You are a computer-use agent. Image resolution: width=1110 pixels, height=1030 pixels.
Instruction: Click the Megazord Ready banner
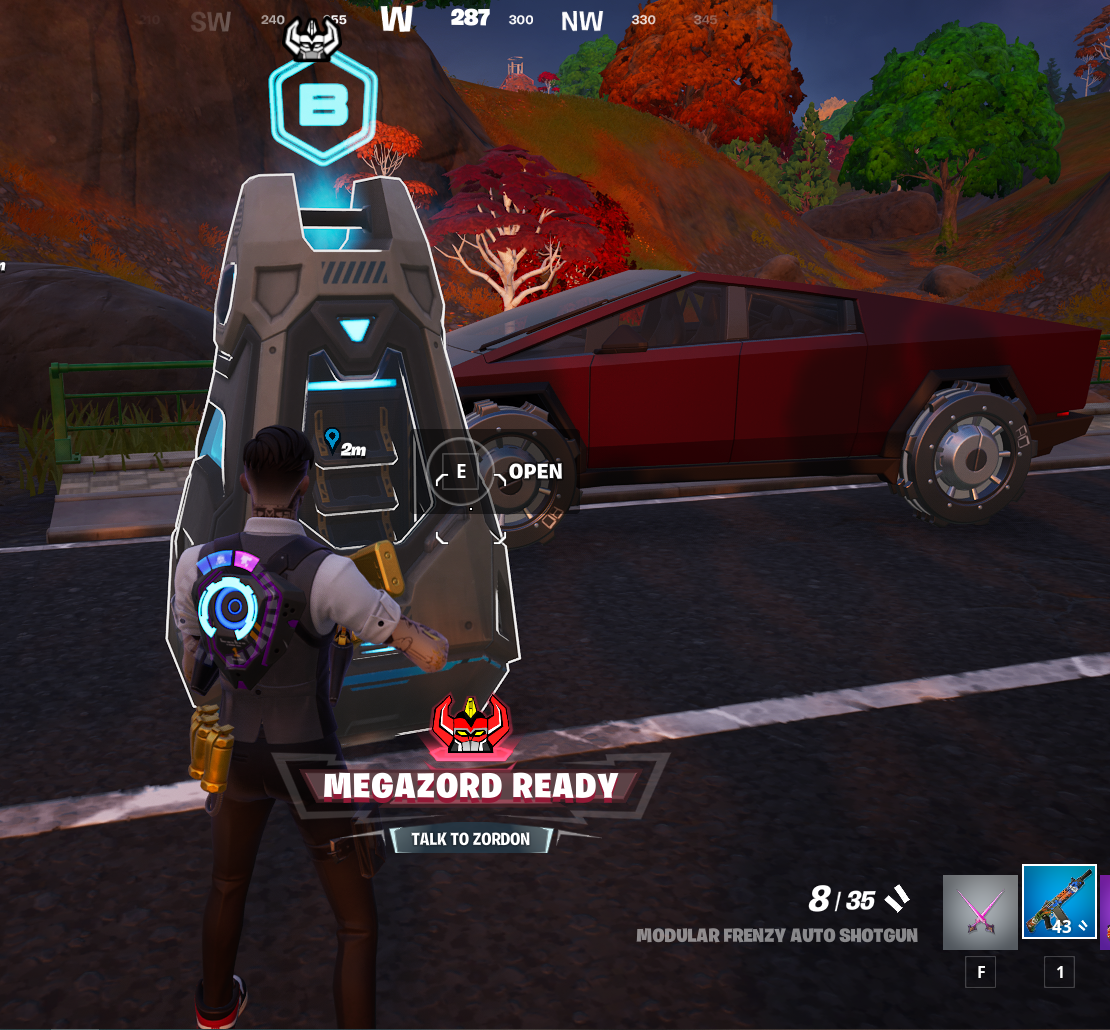pyautogui.click(x=470, y=786)
